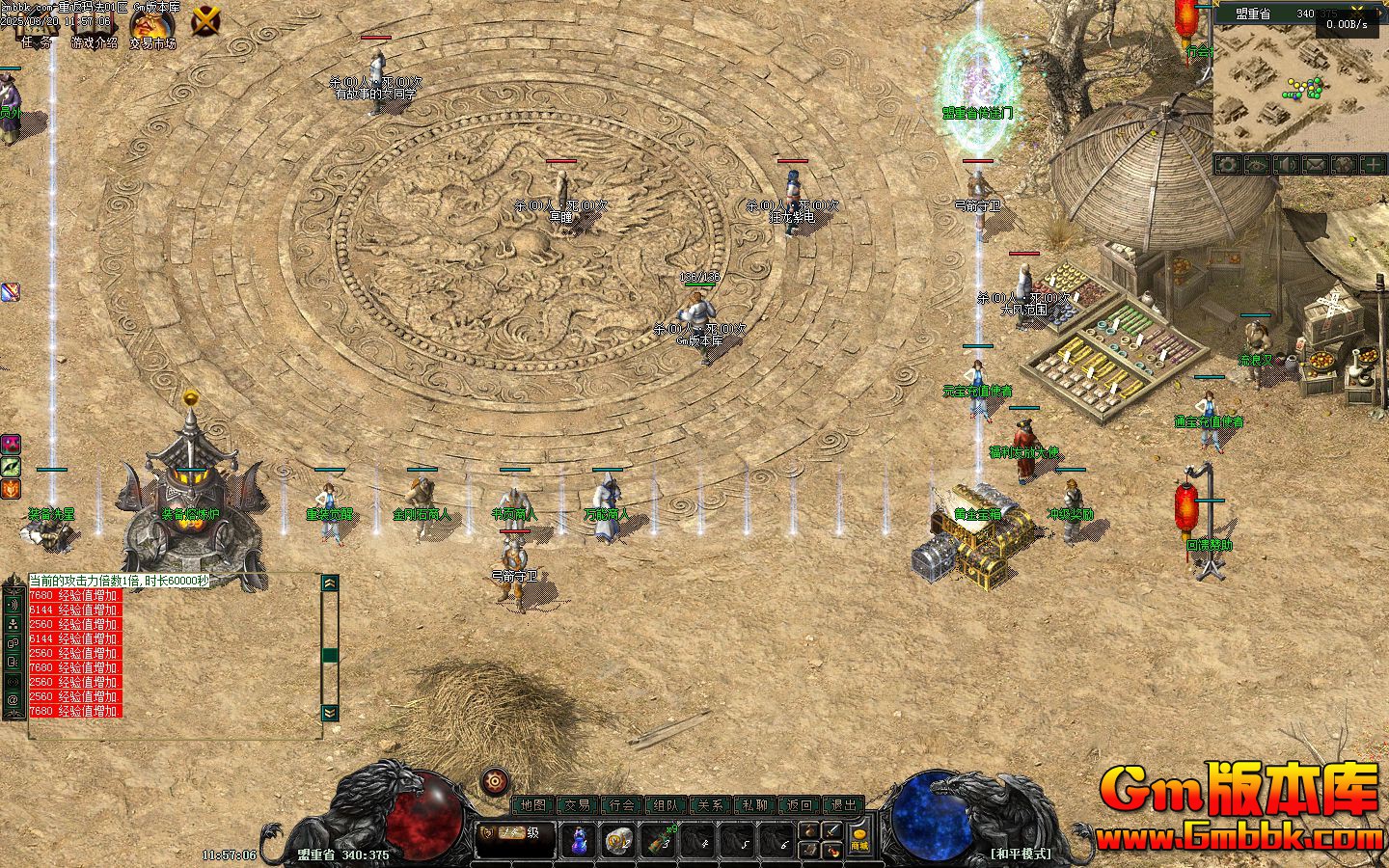
Task: Click the 返回 return button
Action: 800,804
